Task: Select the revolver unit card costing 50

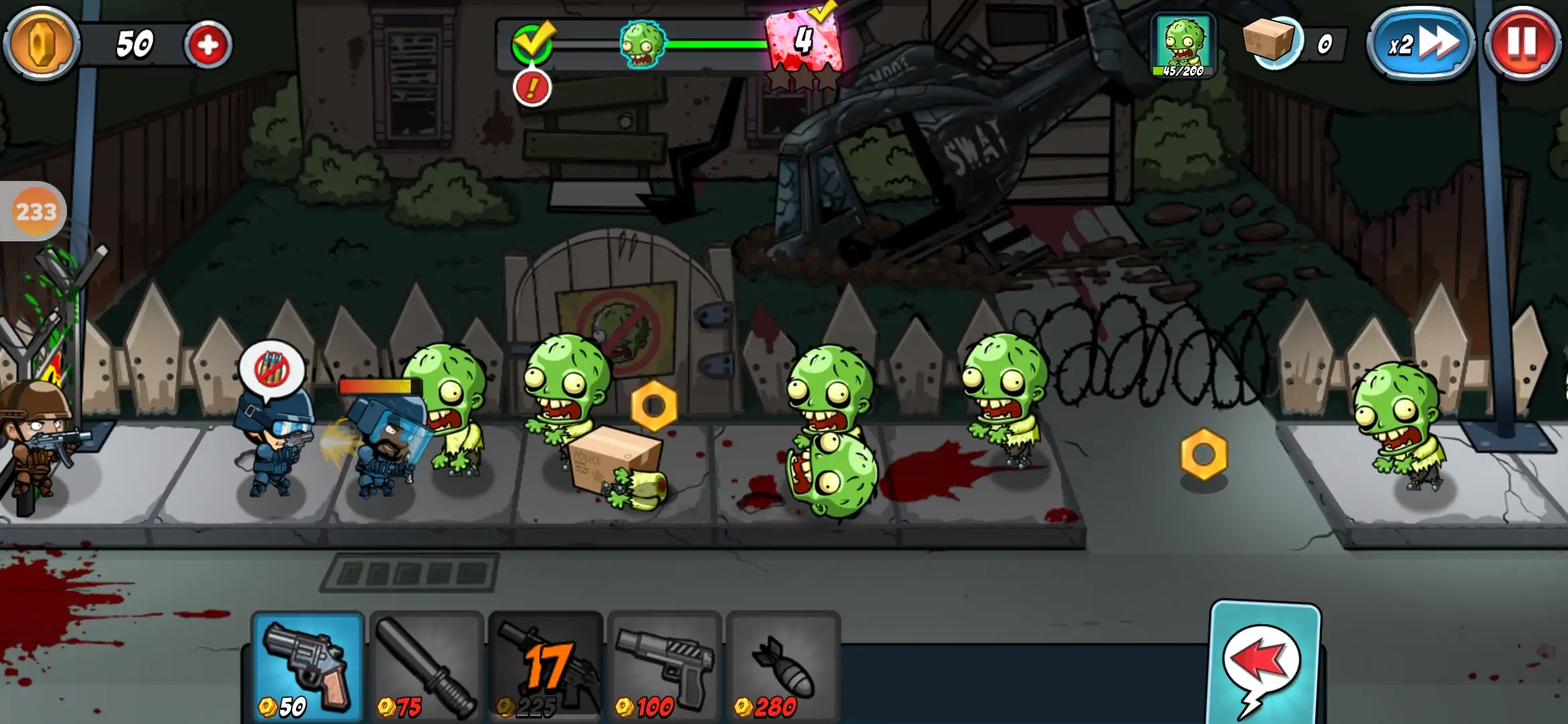Action: 308,667
